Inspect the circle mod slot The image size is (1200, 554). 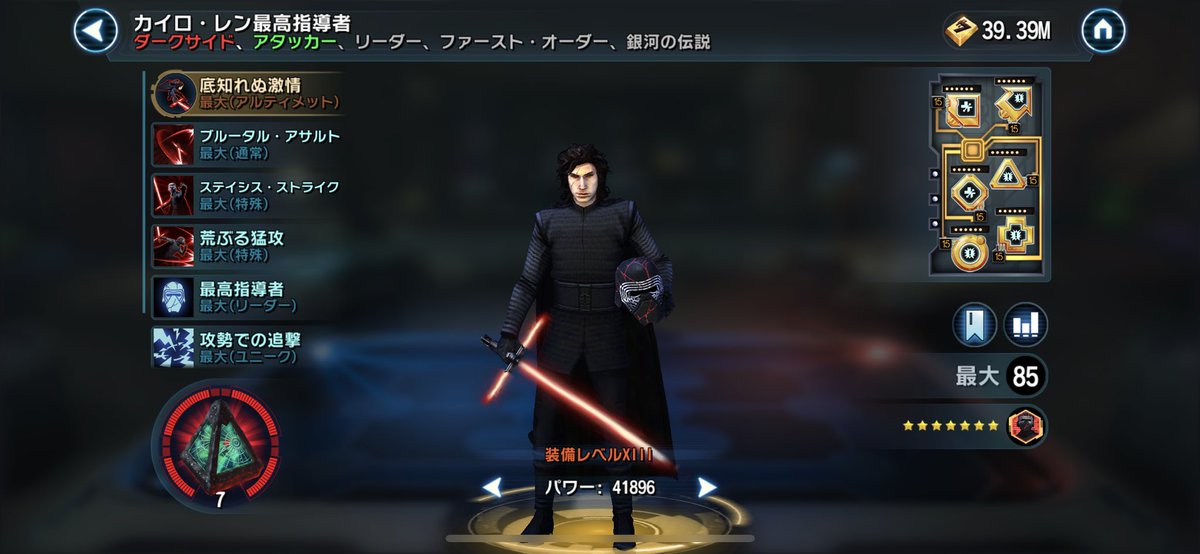[x=966, y=253]
